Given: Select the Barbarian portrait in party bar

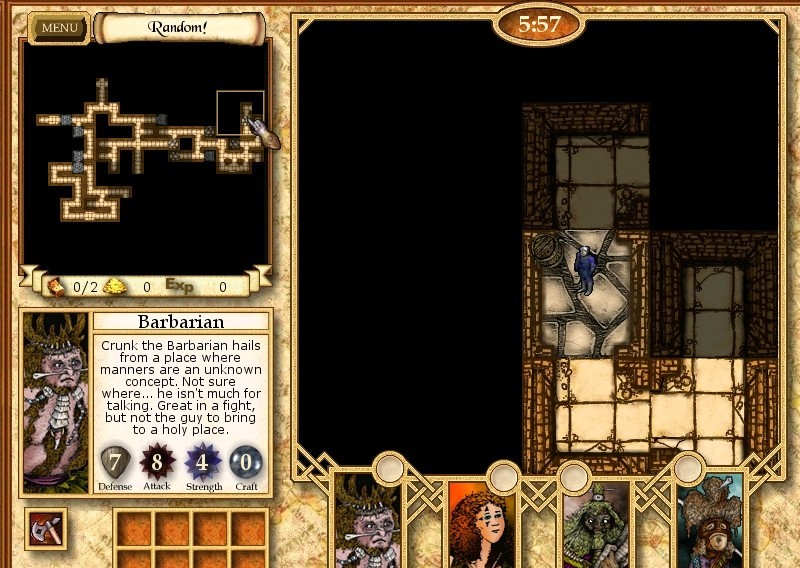Looking at the screenshot, I should pos(367,520).
